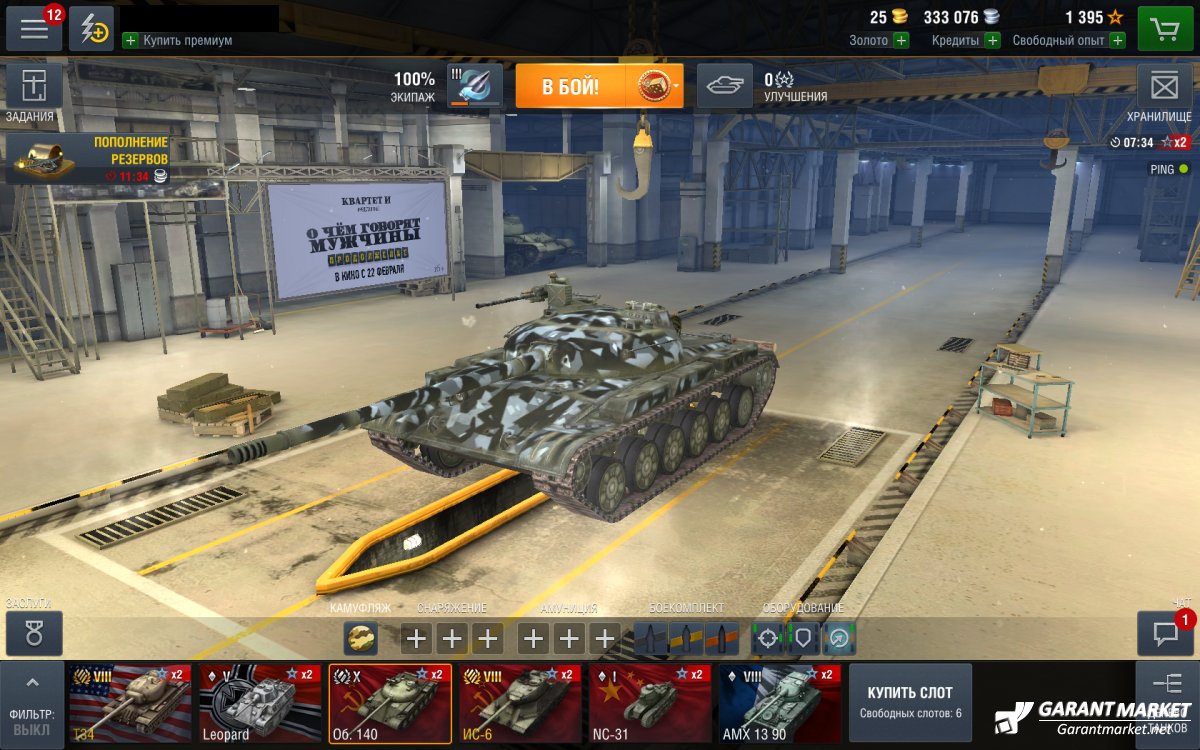Open the Хранилище storage
Image resolution: width=1200 pixels, height=750 pixels.
[1164, 88]
